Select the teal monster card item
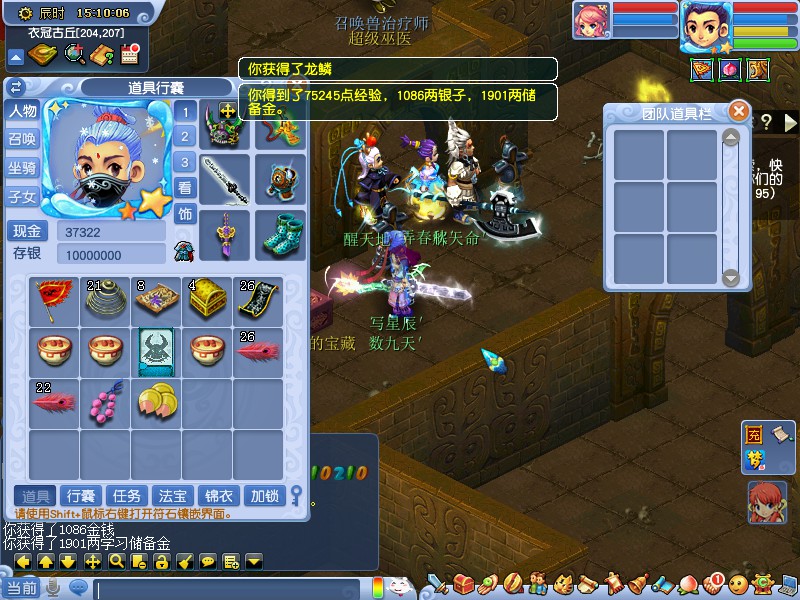The image size is (800, 600). point(156,350)
